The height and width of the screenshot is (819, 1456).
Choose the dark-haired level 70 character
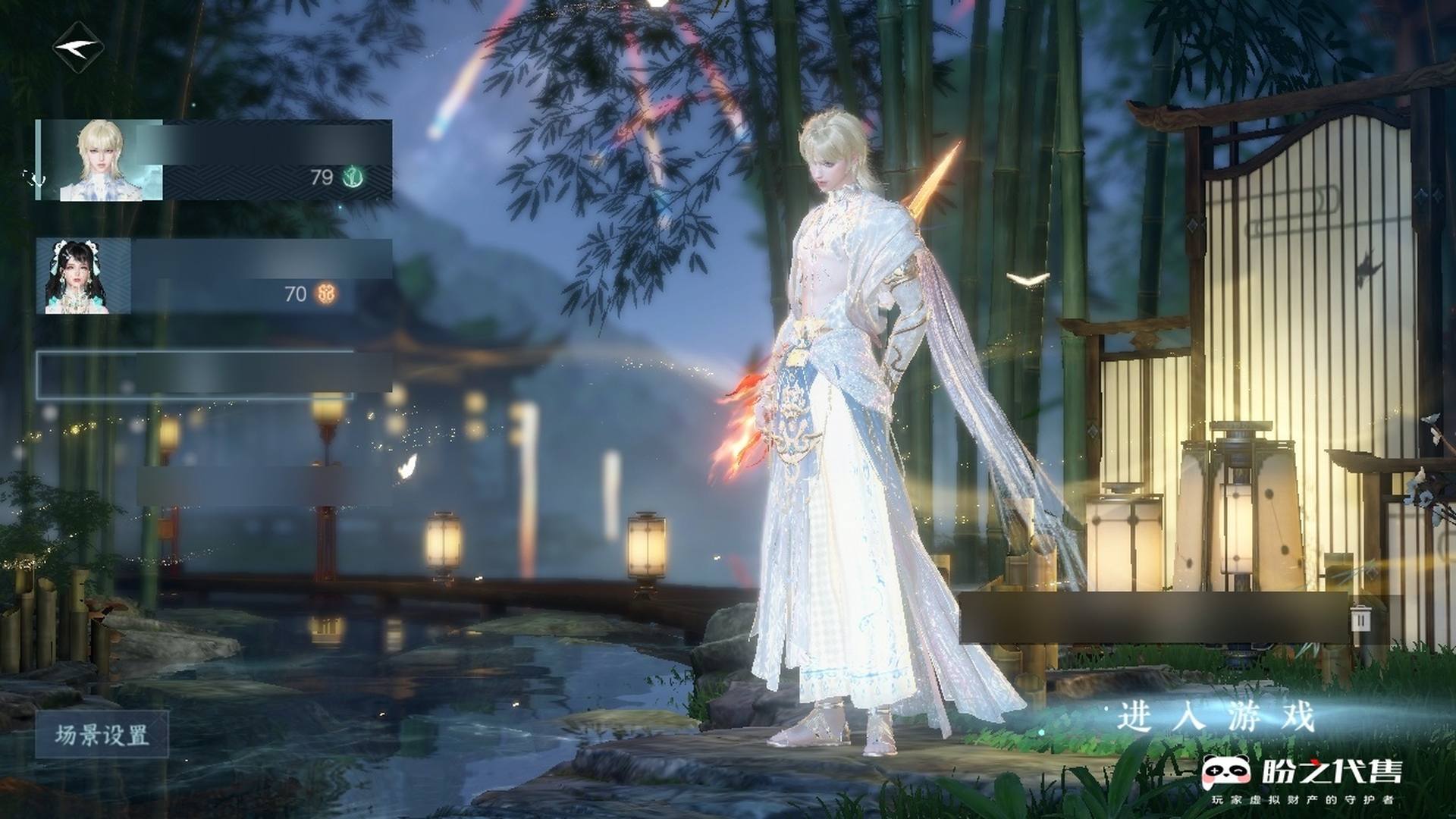coord(215,277)
